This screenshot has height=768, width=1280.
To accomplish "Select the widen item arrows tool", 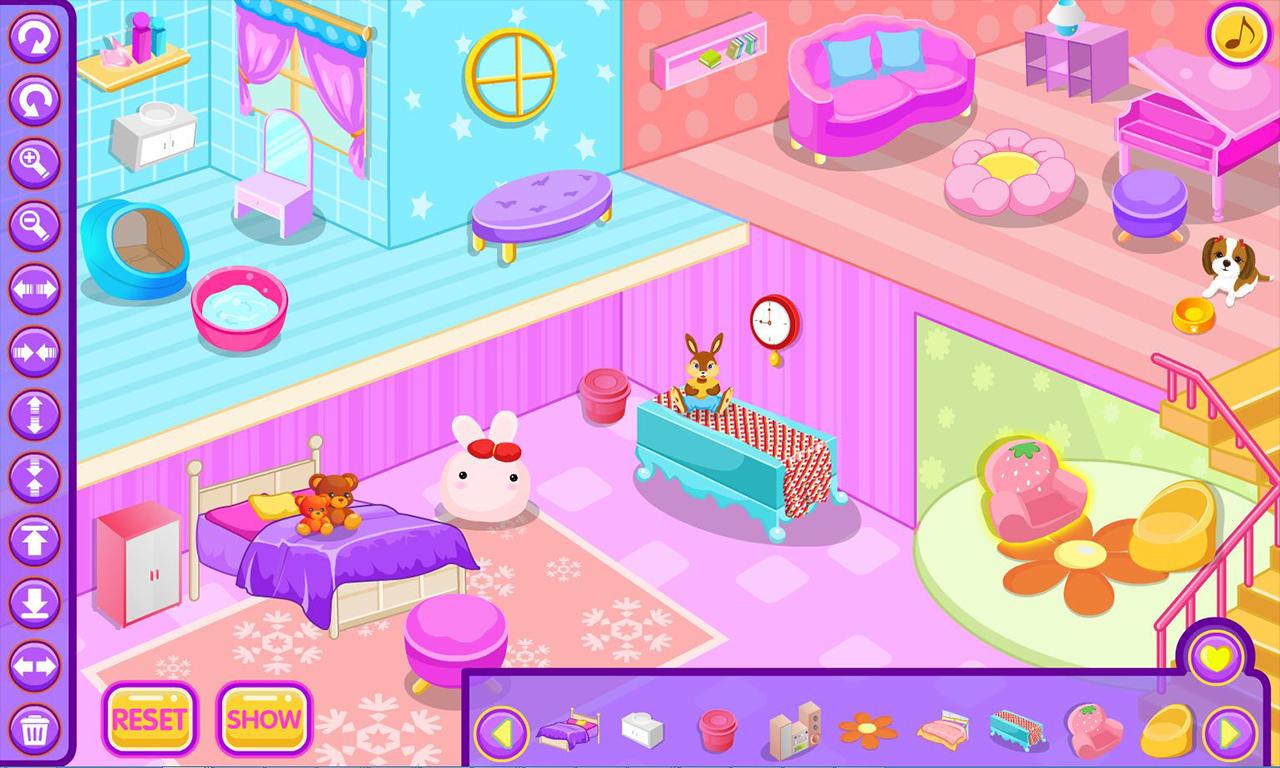I will (36, 288).
